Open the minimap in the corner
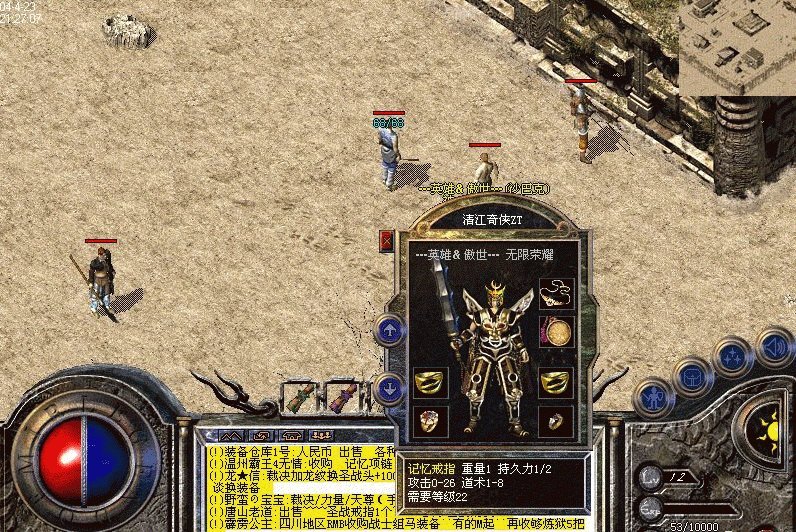 pyautogui.click(x=737, y=46)
